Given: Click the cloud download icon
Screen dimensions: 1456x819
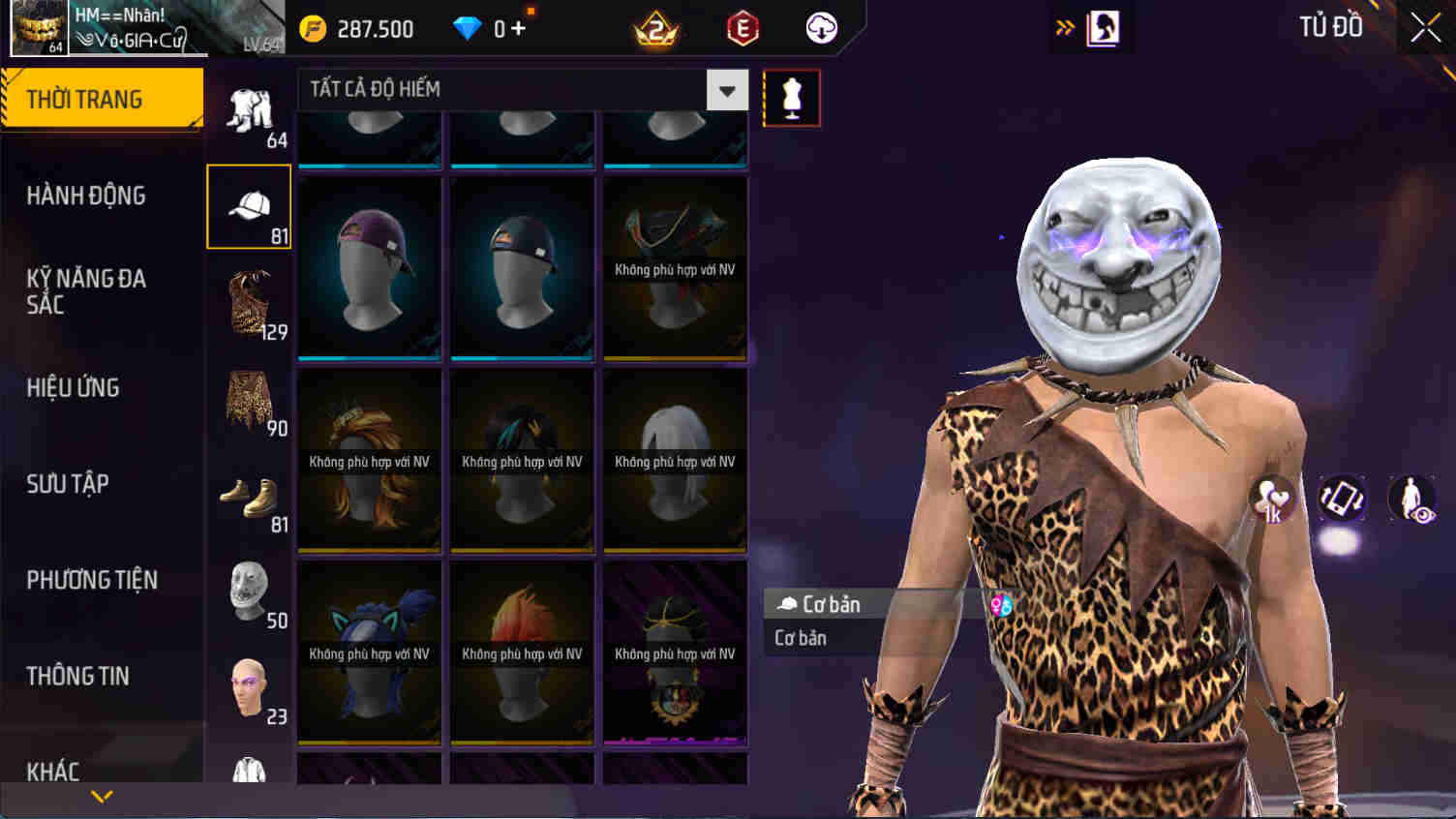Looking at the screenshot, I should (819, 28).
